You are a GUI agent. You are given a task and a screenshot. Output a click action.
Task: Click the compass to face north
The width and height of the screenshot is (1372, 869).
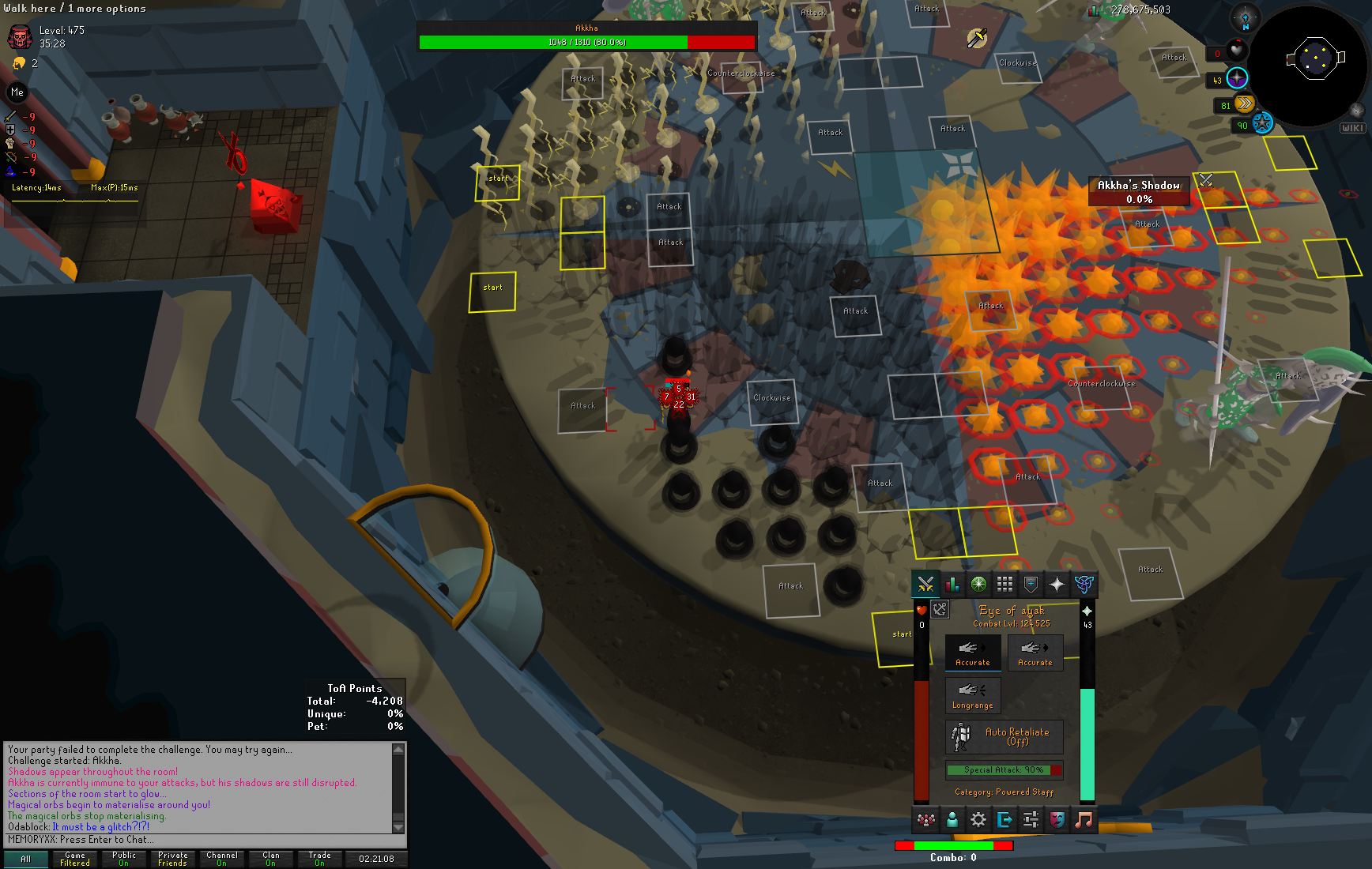coord(1246,19)
